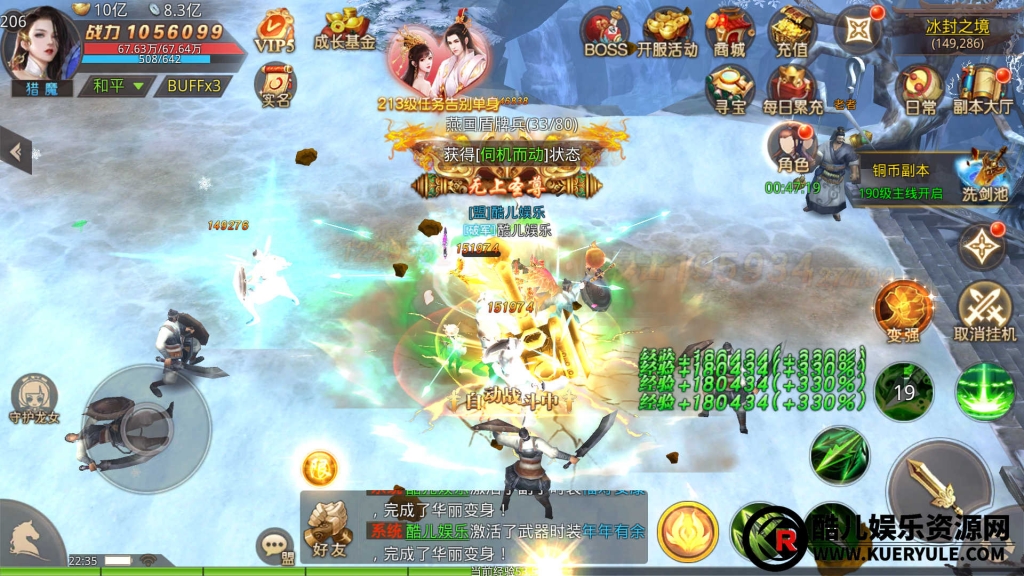Open the VIP5 privileges icon
1024x576 pixels.
coord(274,31)
